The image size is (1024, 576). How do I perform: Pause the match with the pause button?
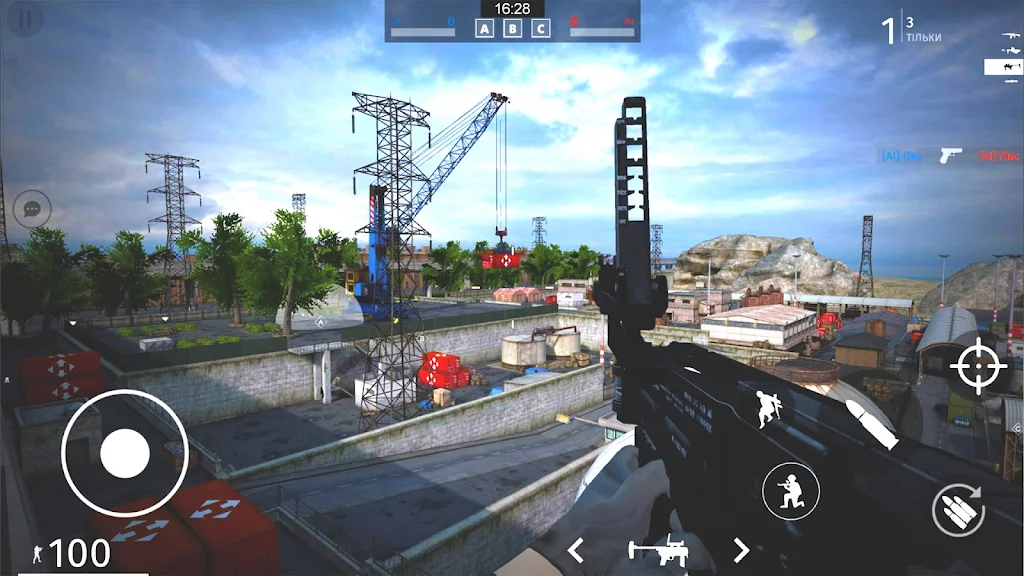27,19
